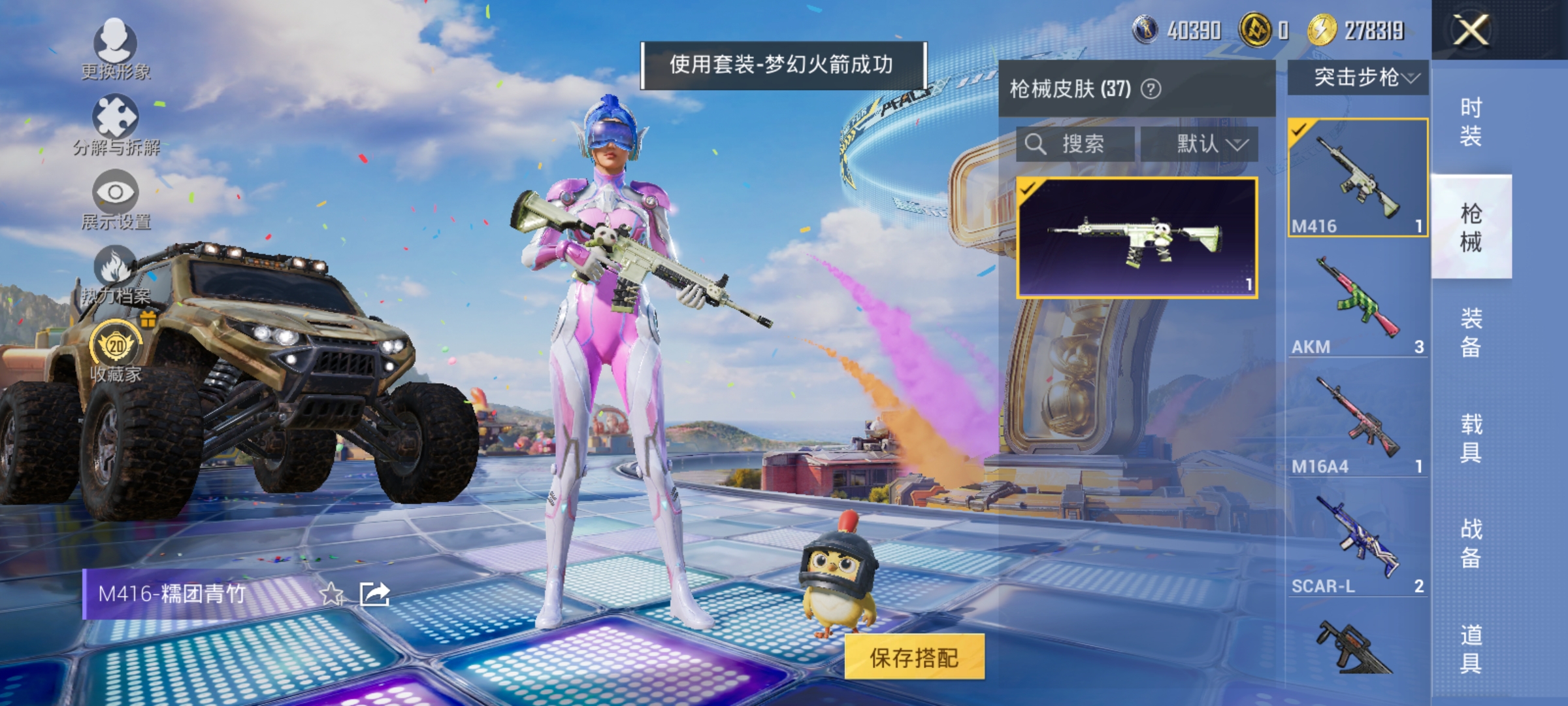This screenshot has width=1568, height=706.
Task: Click the magnifier icon in the search bar
Action: tap(1037, 145)
